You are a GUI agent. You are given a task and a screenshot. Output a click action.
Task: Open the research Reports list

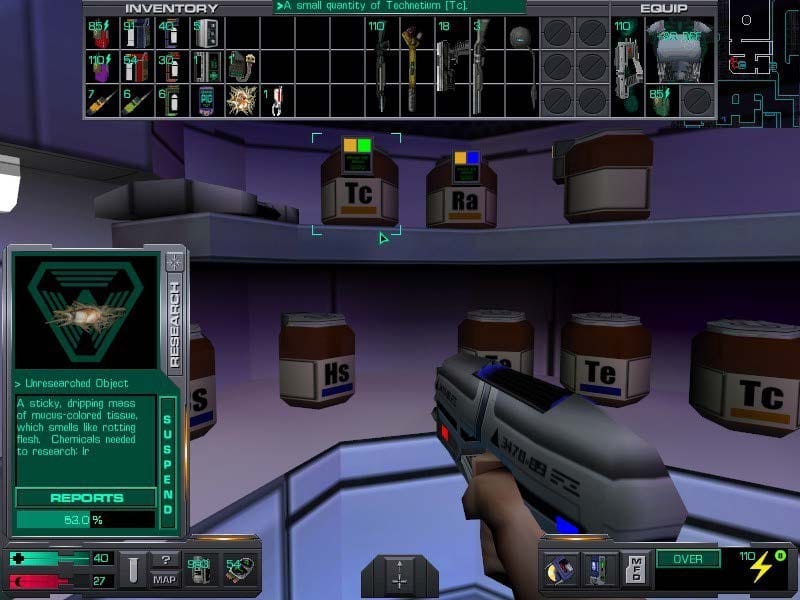86,498
